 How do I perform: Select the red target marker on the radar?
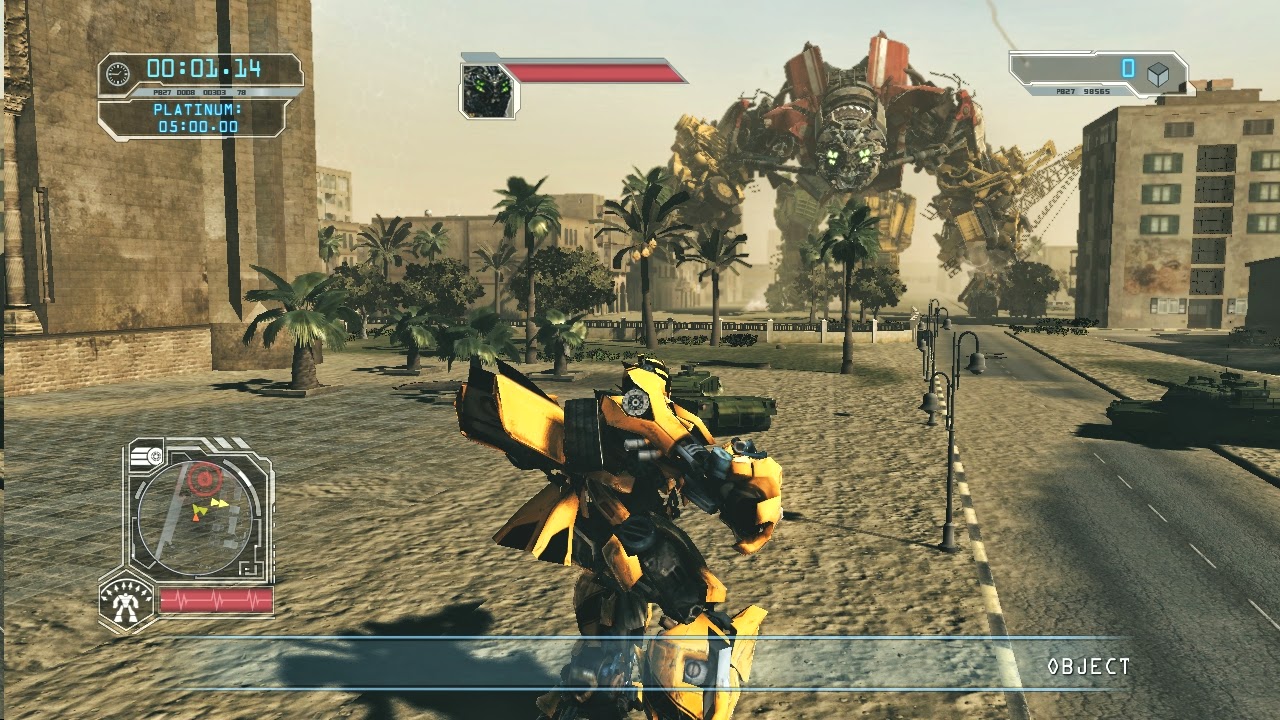pos(205,479)
